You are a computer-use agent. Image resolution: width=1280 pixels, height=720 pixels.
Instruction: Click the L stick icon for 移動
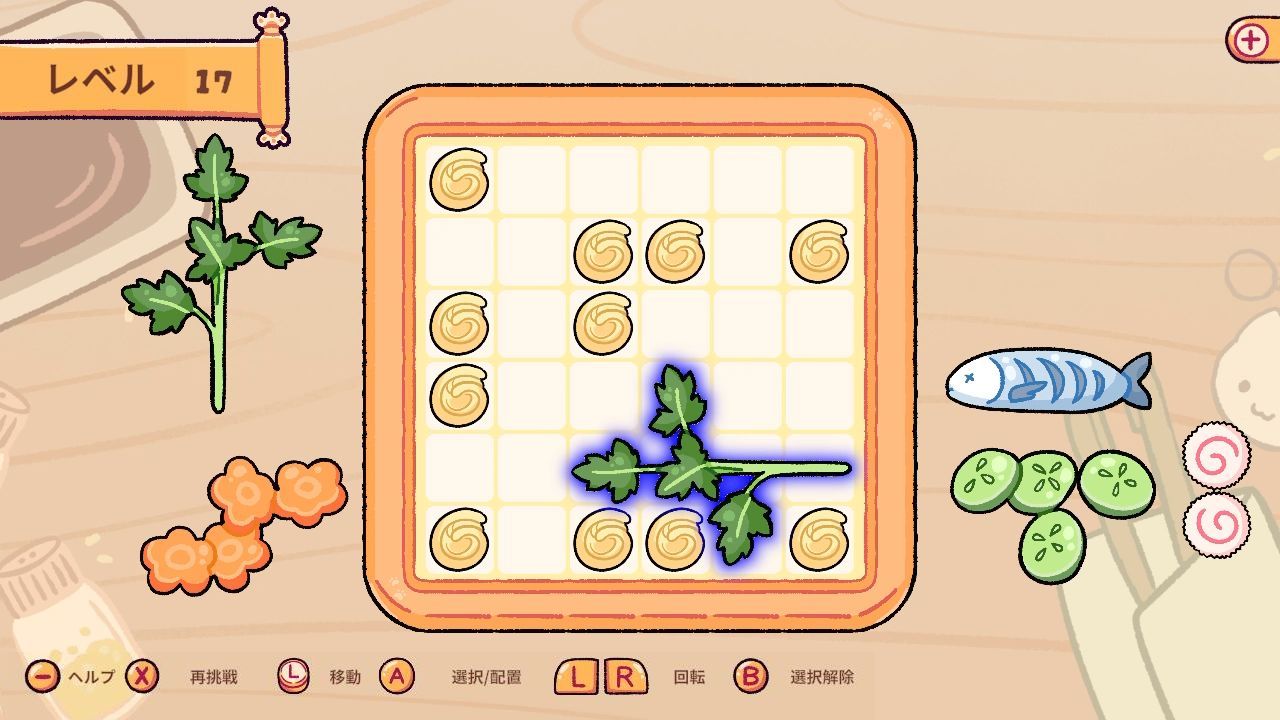tap(295, 674)
